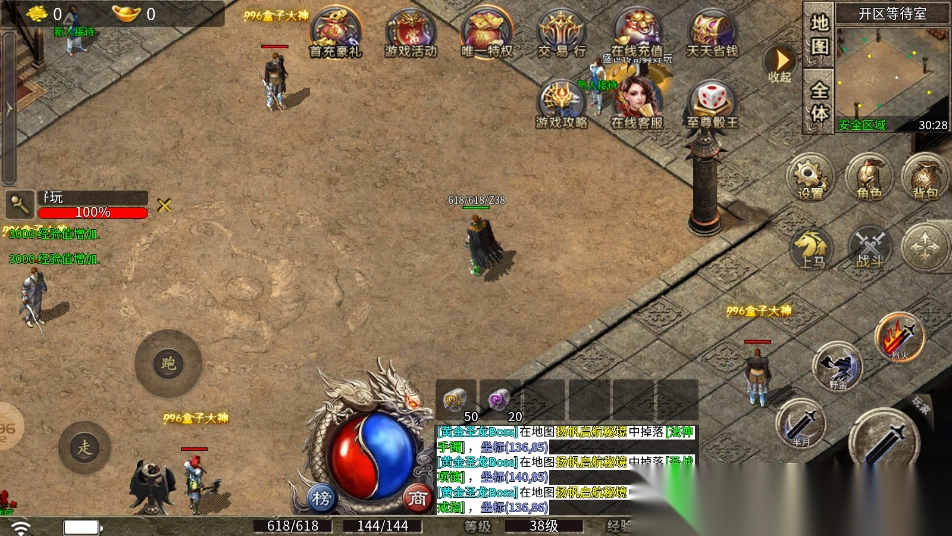Contact 在线客服 customer service
This screenshot has width=952, height=536.
(637, 102)
